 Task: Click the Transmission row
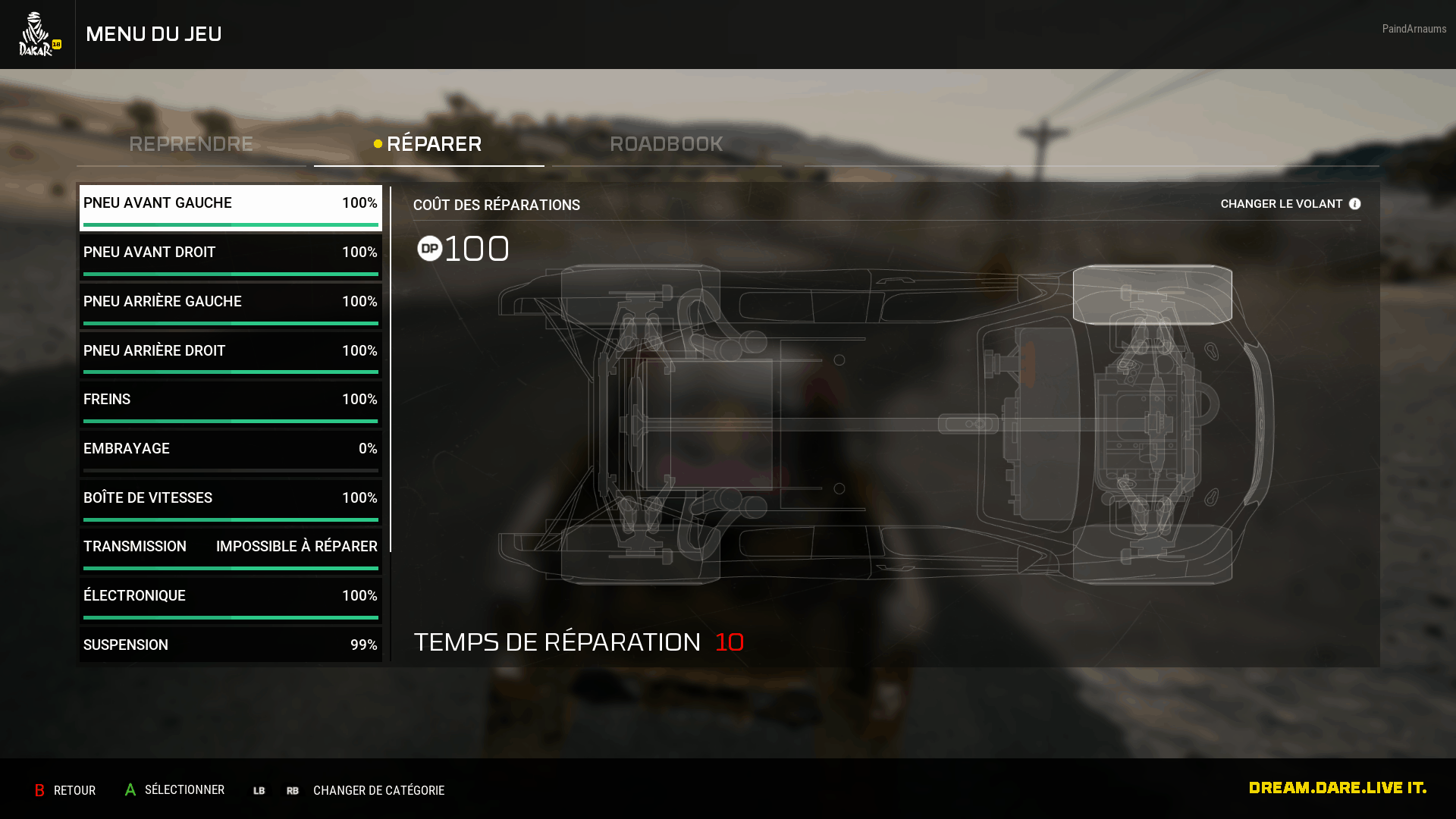pyautogui.click(x=231, y=551)
